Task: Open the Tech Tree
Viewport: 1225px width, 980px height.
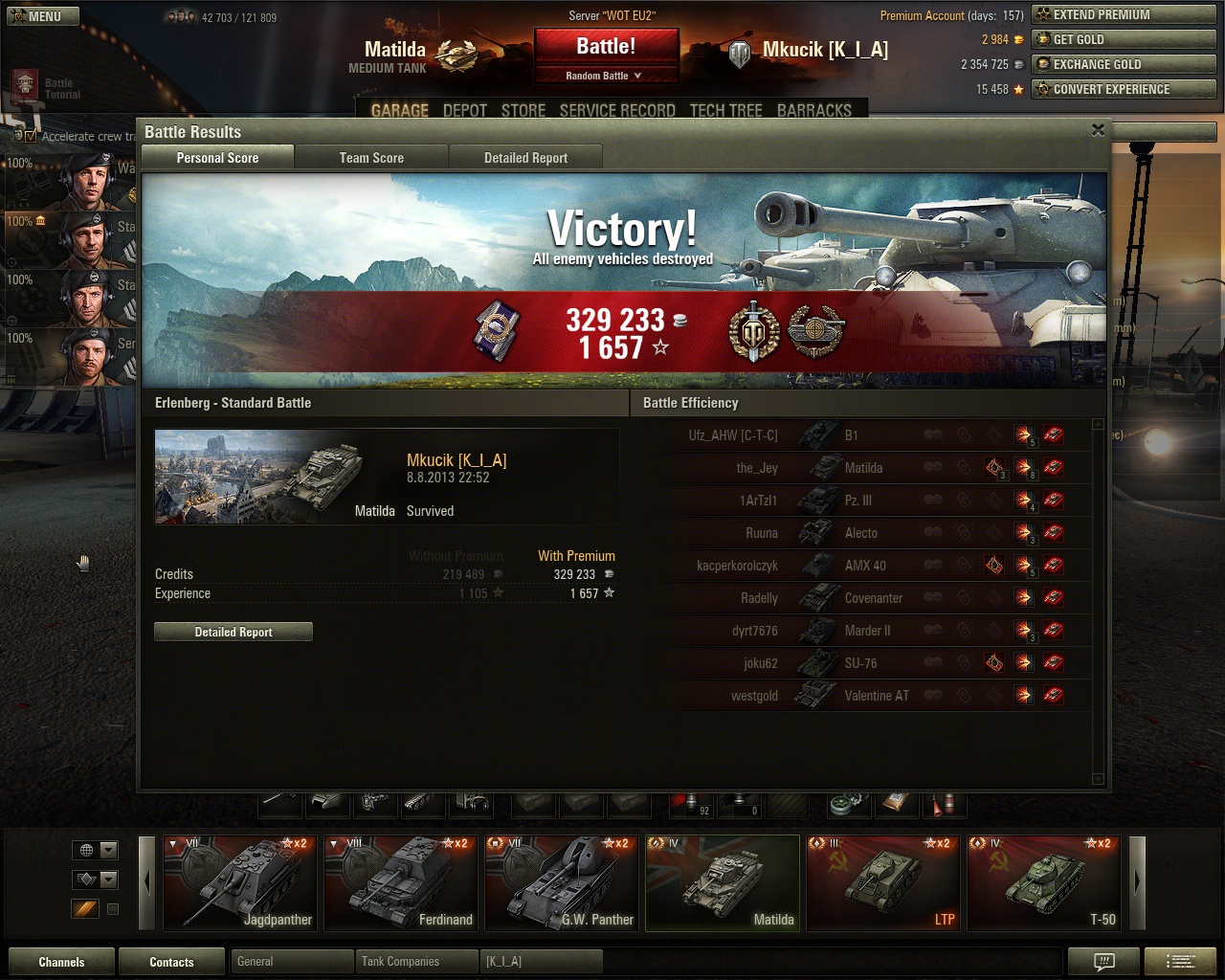Action: tap(725, 111)
